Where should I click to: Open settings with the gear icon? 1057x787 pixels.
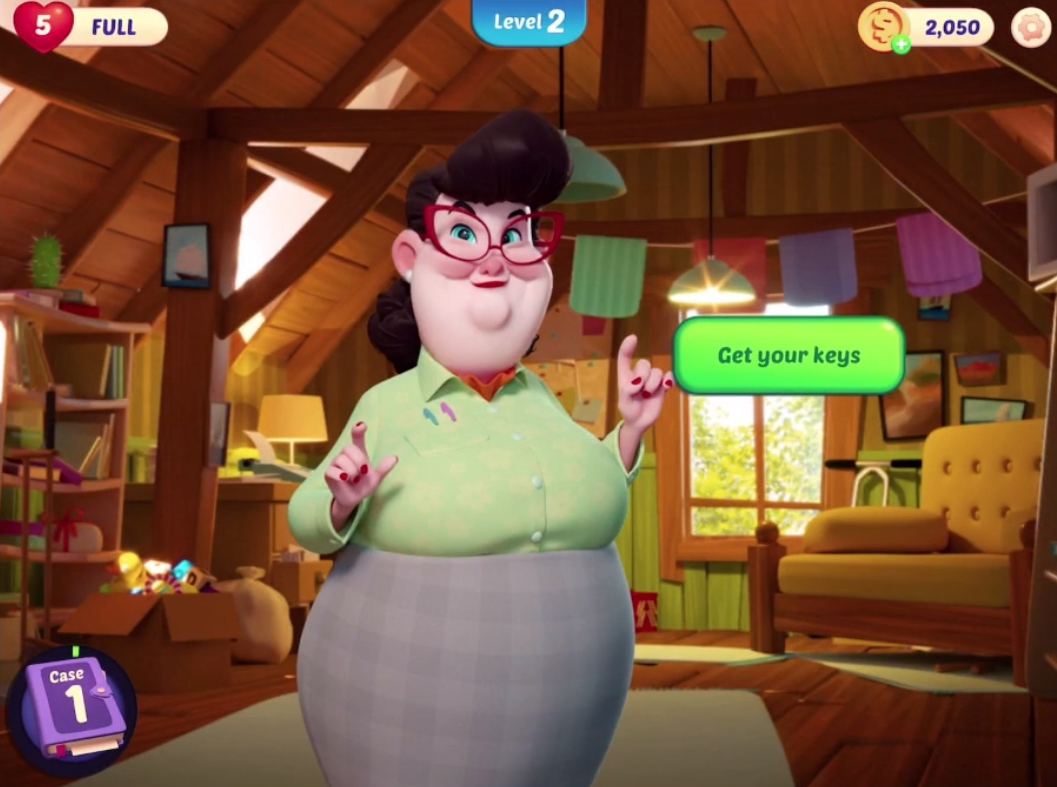1029,28
